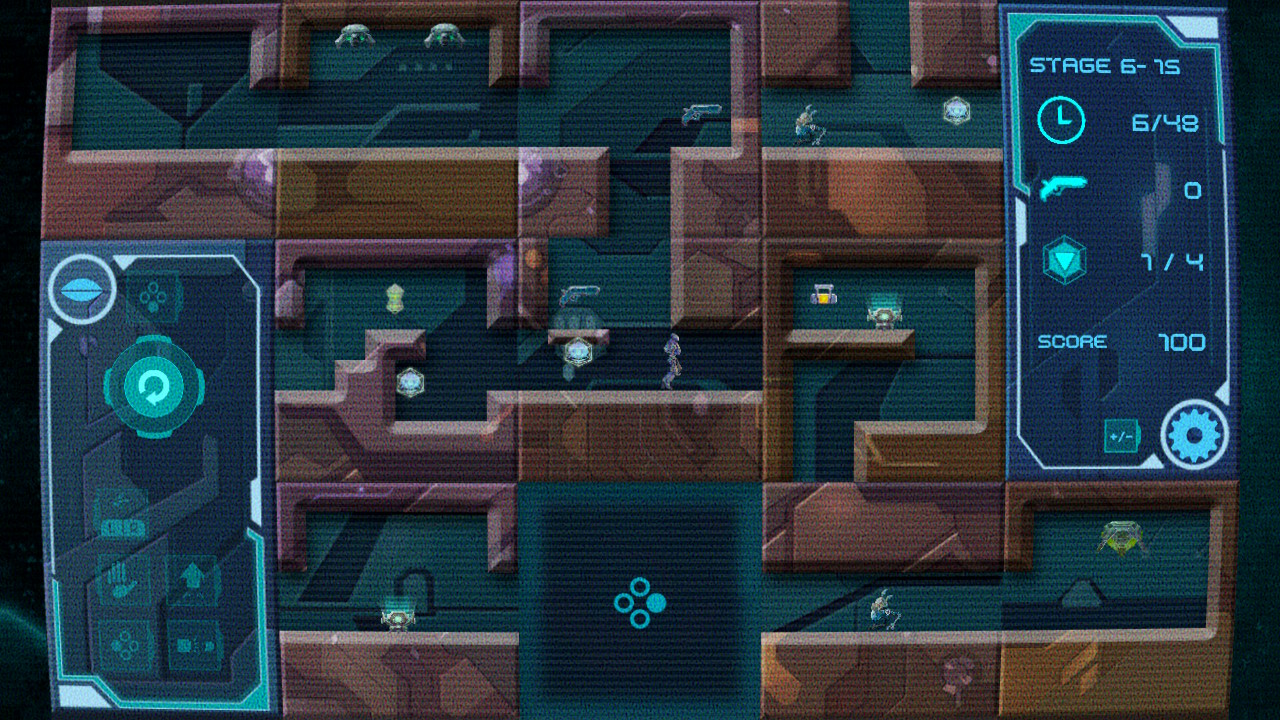Tap the three-dot action marker on the floor

click(641, 605)
